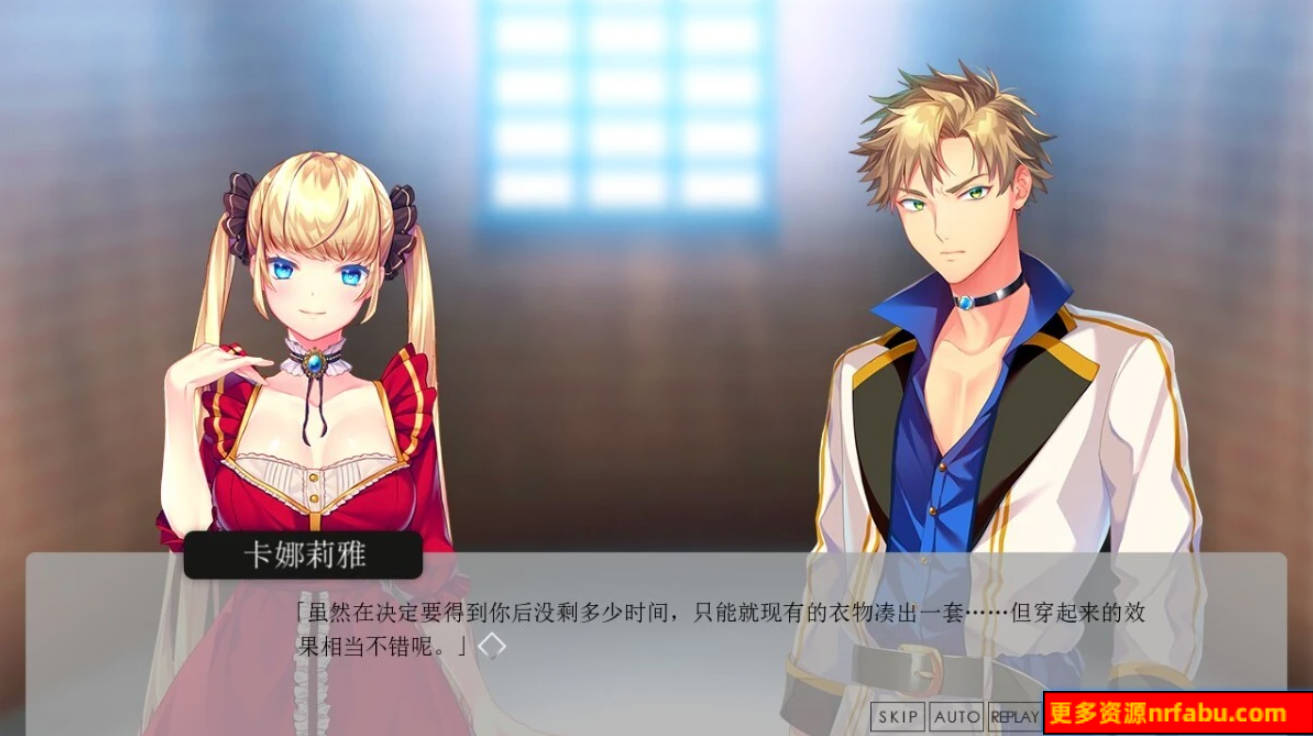The width and height of the screenshot is (1313, 736).
Task: Toggle AUTO mode off by clicking AUTO
Action: 957,716
